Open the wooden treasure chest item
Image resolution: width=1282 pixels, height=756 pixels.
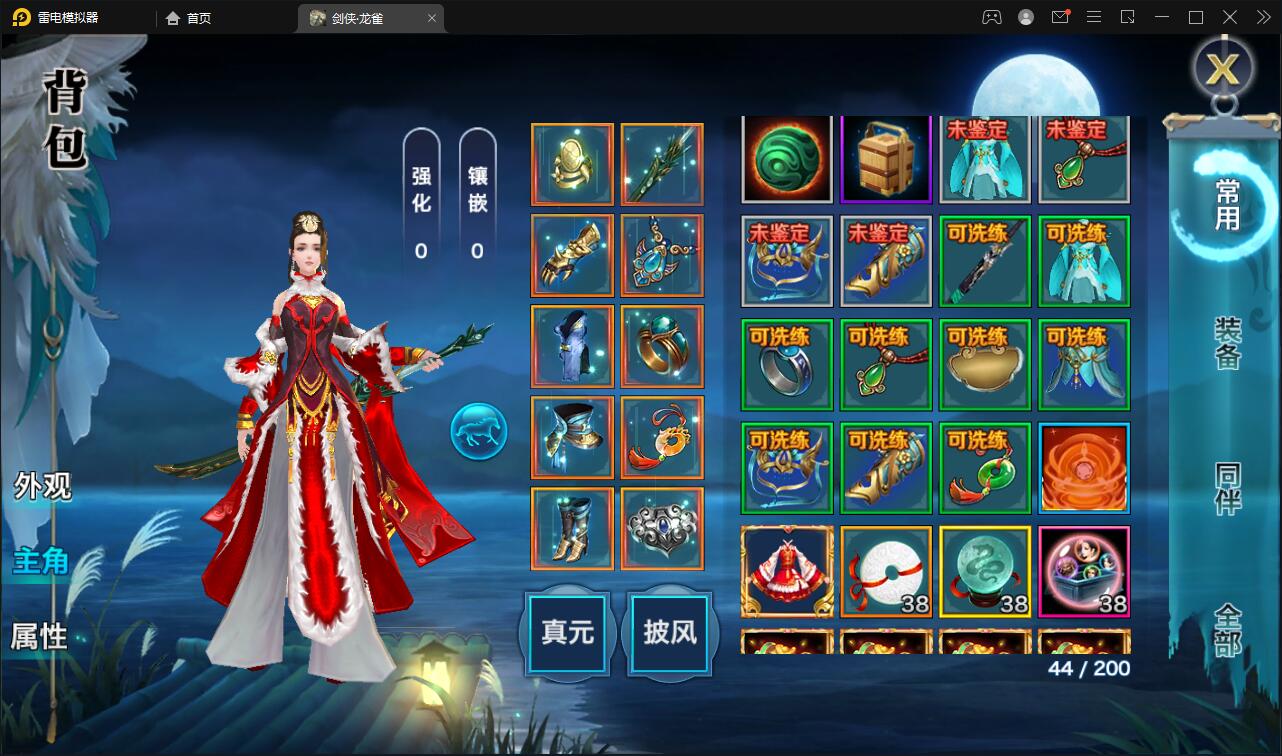coord(885,160)
